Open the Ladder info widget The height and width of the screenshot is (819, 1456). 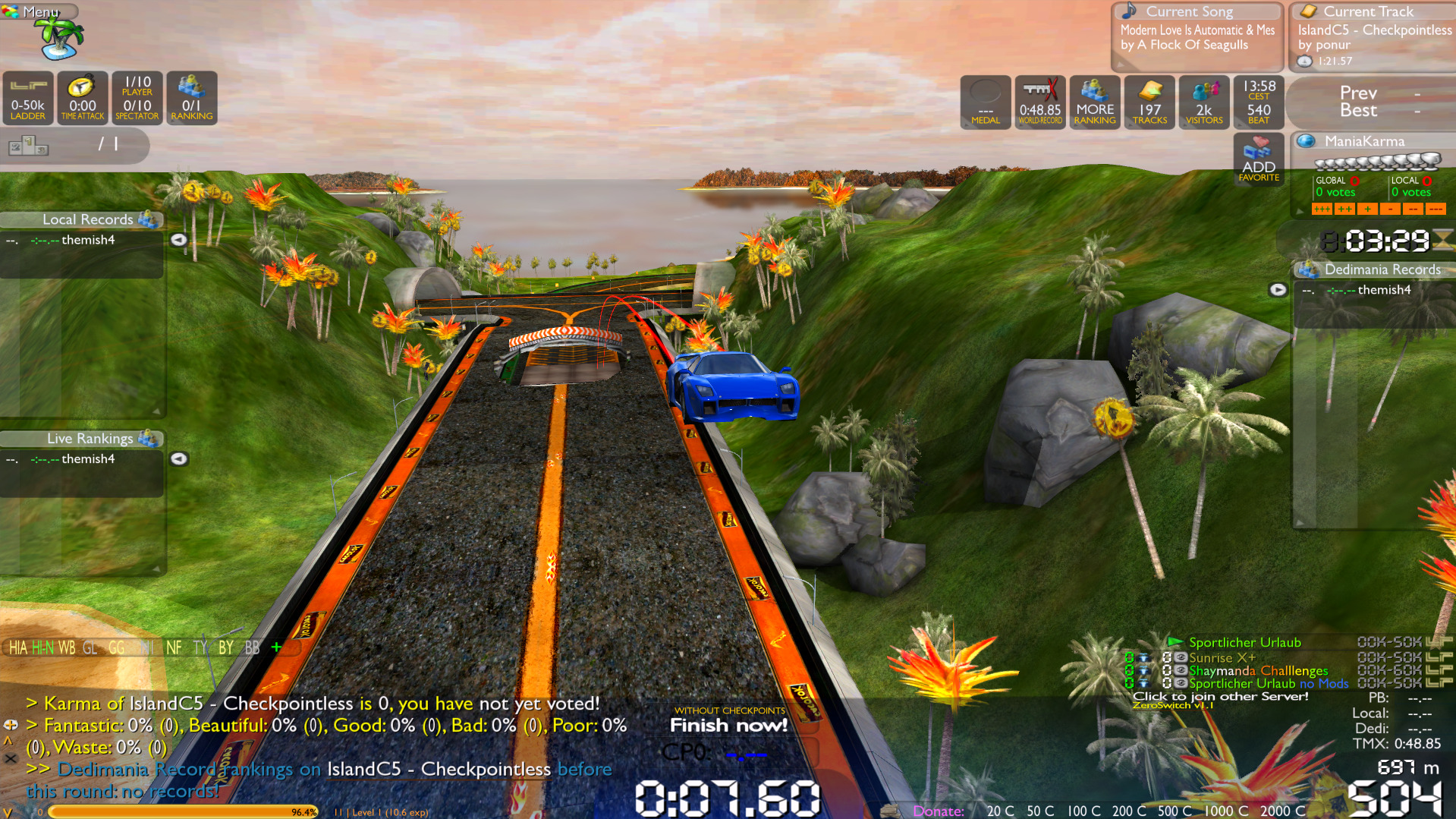tap(28, 98)
